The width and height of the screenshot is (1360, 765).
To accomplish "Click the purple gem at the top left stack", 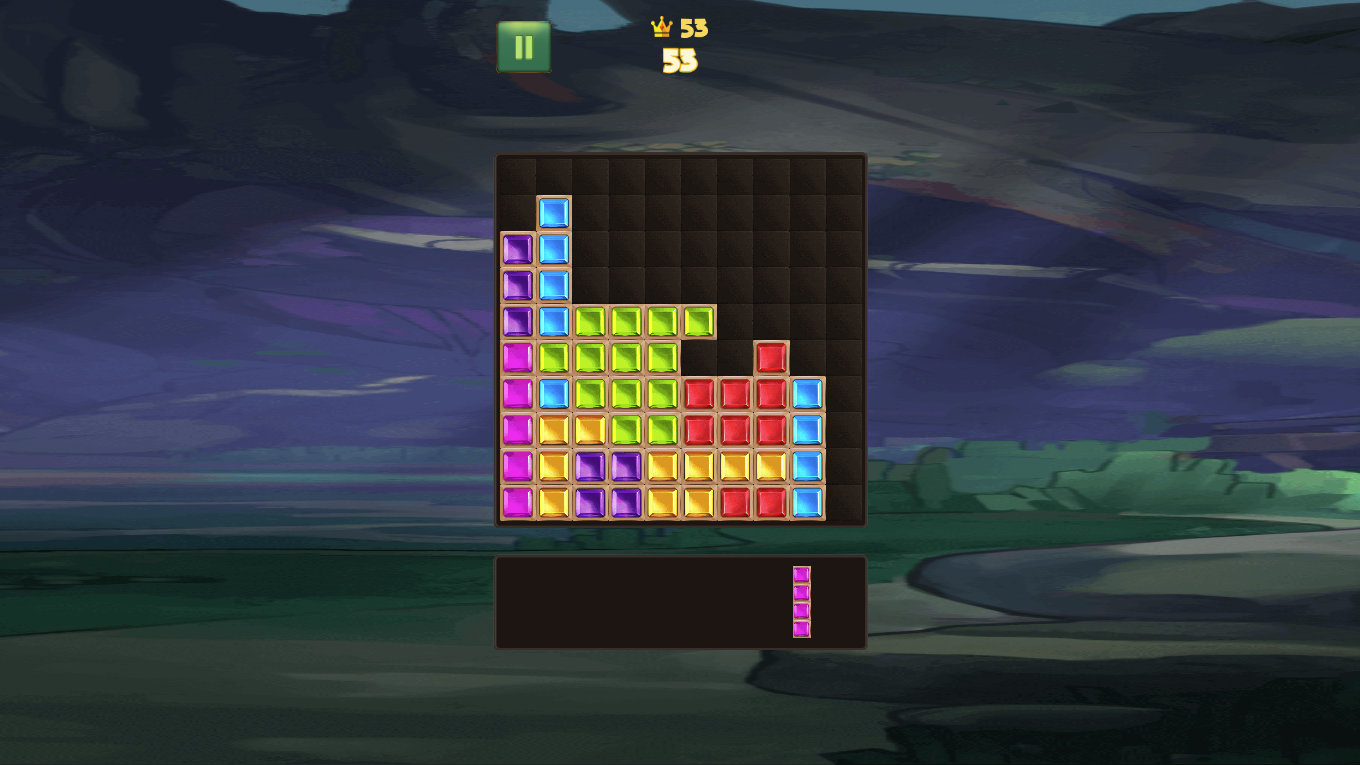I will click(516, 248).
